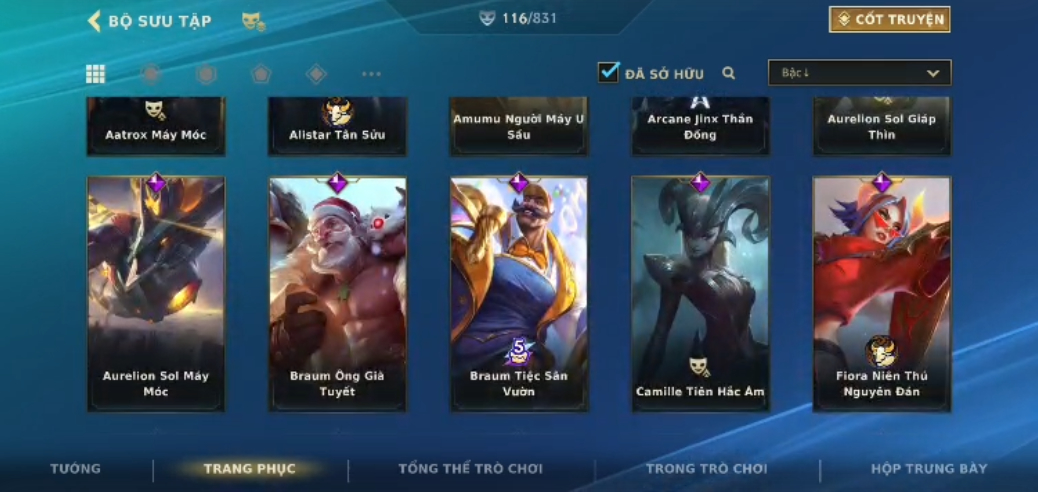
Task: Click the search magnifier icon
Action: click(729, 73)
